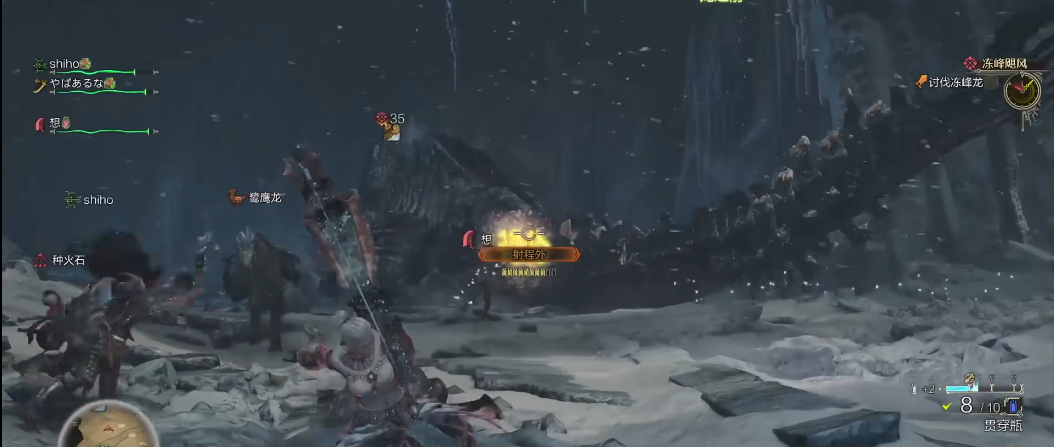Open the 冻峰飓风 quest title
Screen dimensions: 1054x447
point(1005,63)
